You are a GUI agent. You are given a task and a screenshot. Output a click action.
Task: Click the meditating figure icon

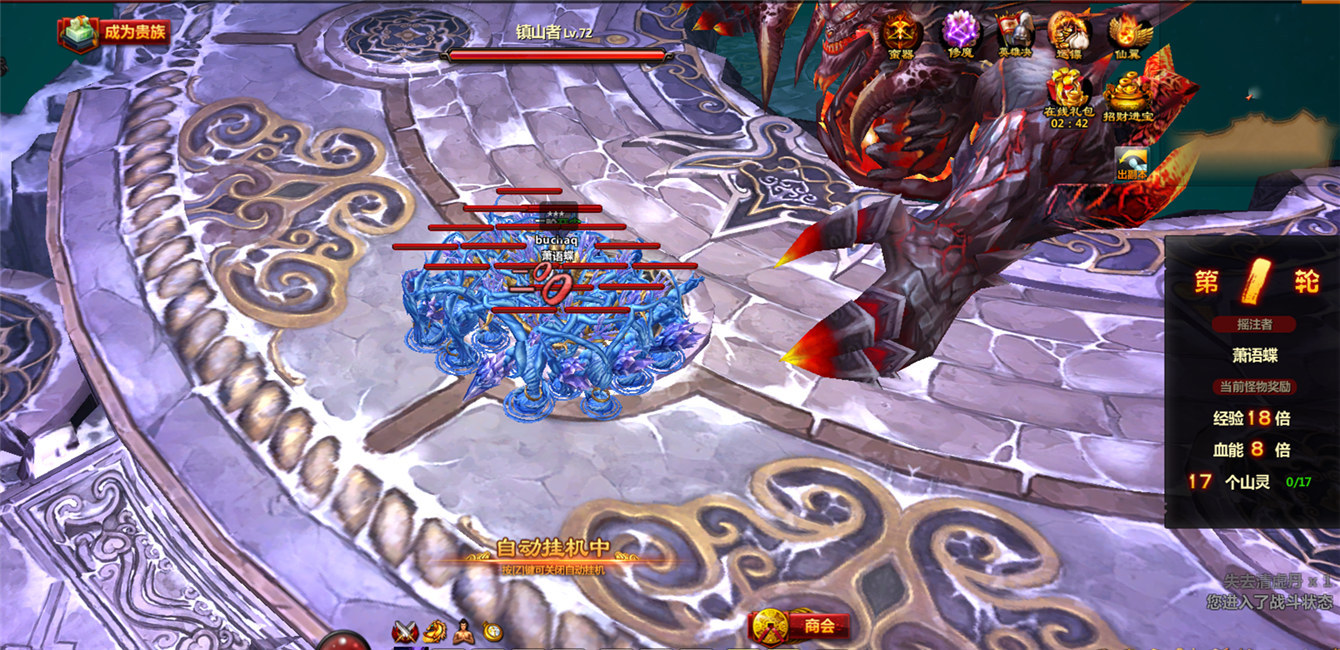[x=463, y=631]
